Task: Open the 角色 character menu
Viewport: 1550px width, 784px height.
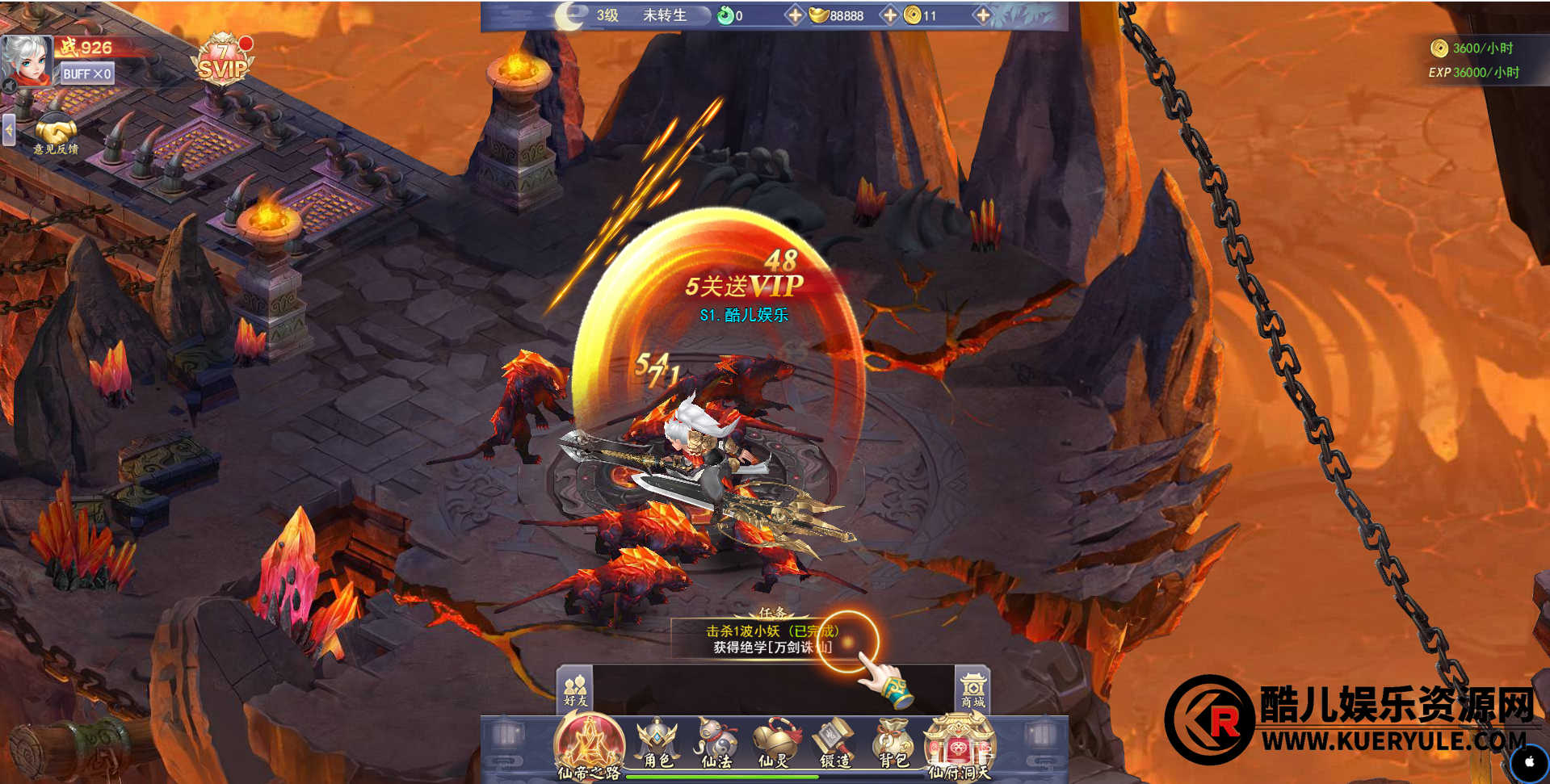Action: click(x=657, y=744)
